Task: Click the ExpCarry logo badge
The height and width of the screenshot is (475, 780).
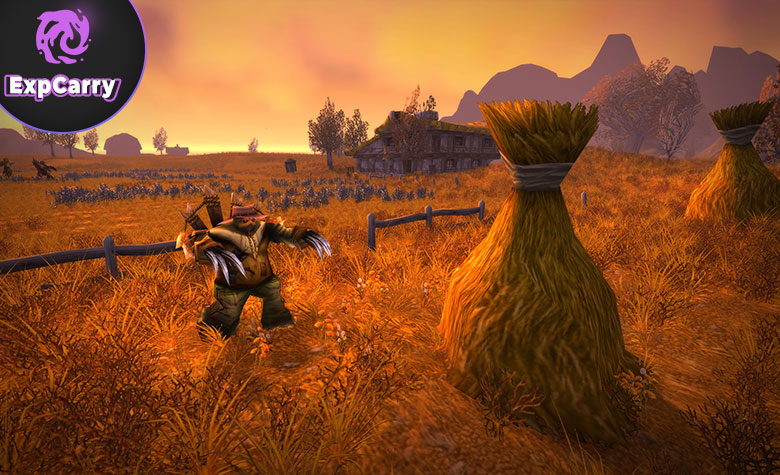Action: [x=63, y=60]
